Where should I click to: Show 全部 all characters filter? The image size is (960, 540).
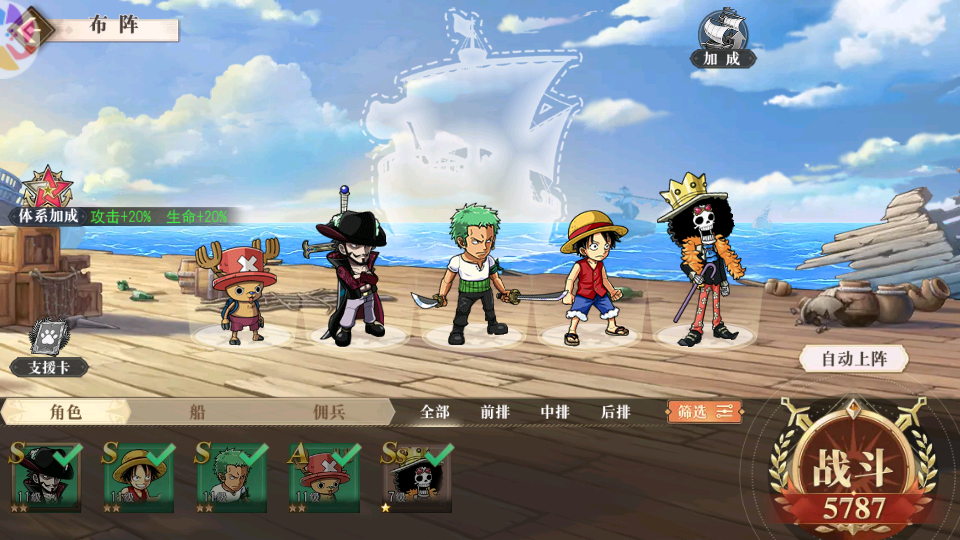tap(435, 412)
